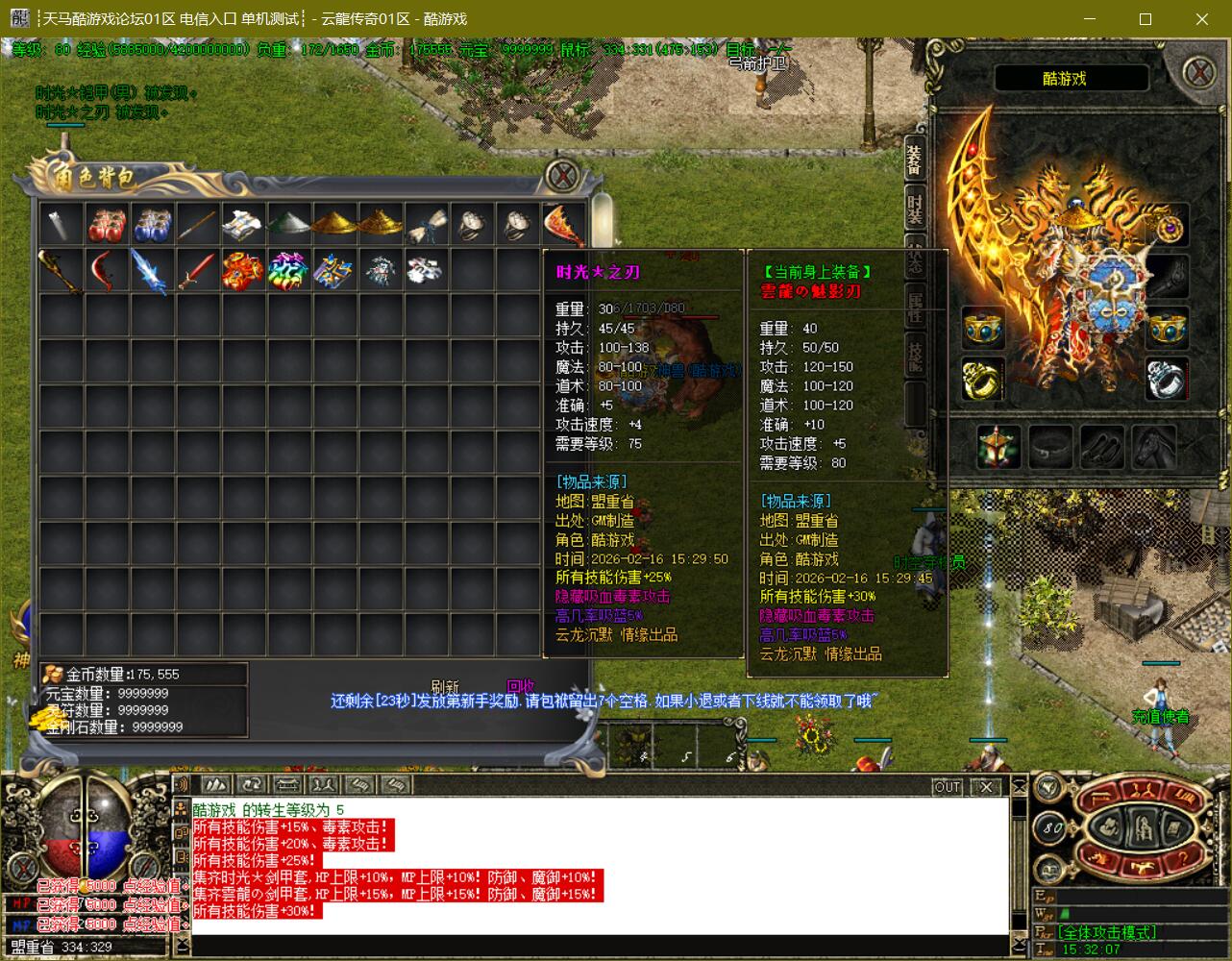Click the 回收 recycle button

point(520,686)
